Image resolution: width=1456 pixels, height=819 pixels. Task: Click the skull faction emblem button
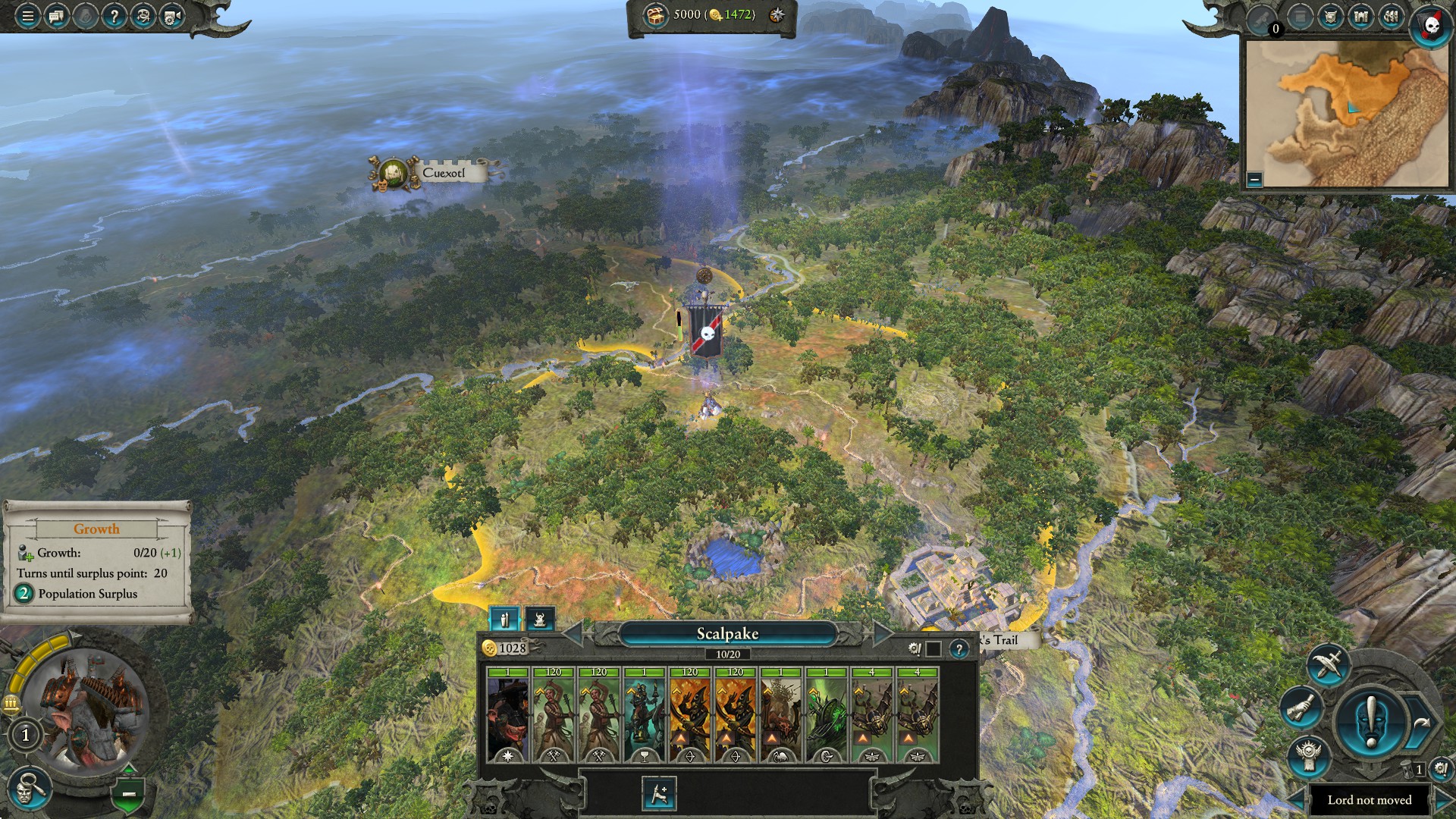coord(1432,26)
